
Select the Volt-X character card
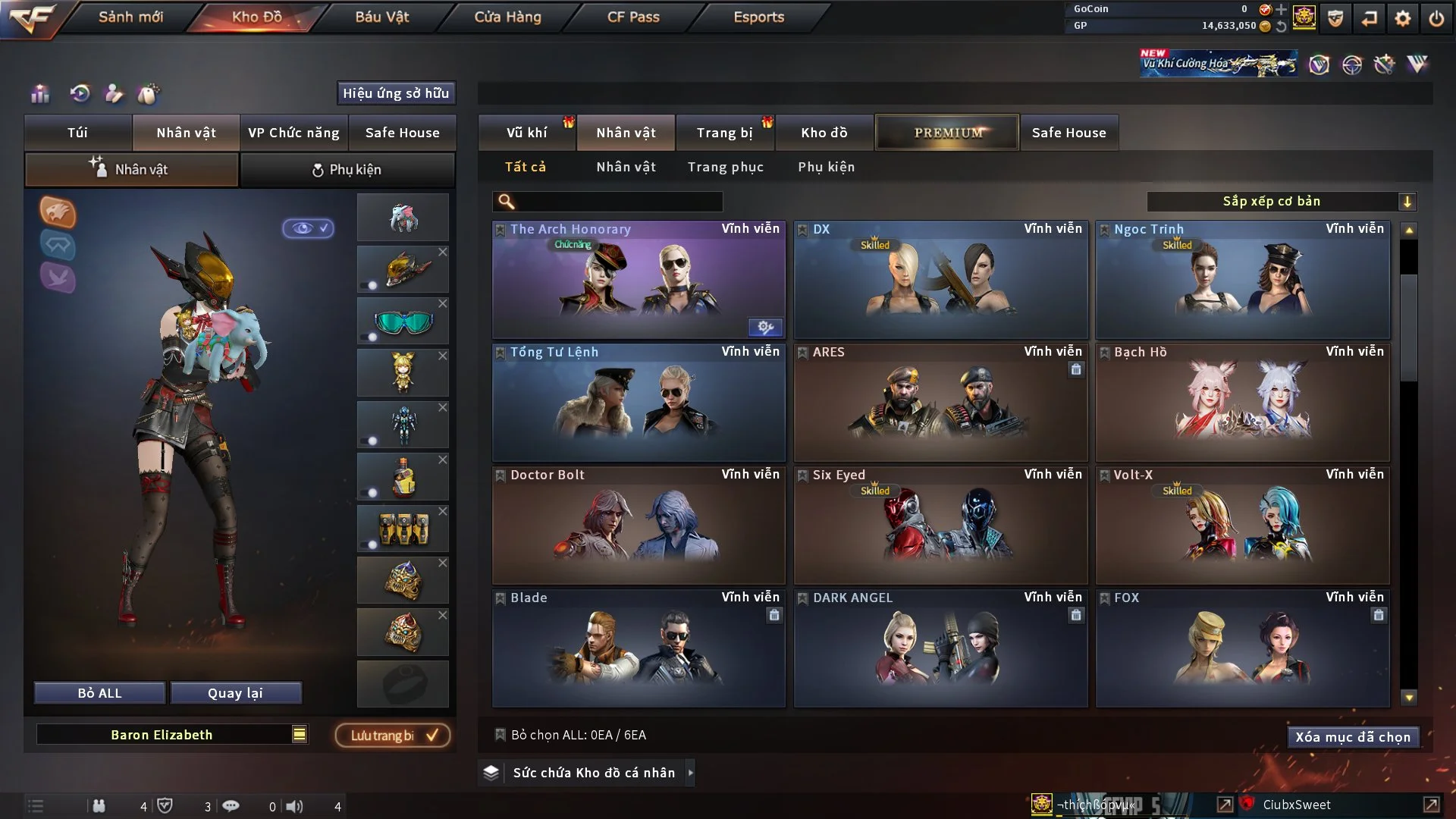click(x=1242, y=526)
